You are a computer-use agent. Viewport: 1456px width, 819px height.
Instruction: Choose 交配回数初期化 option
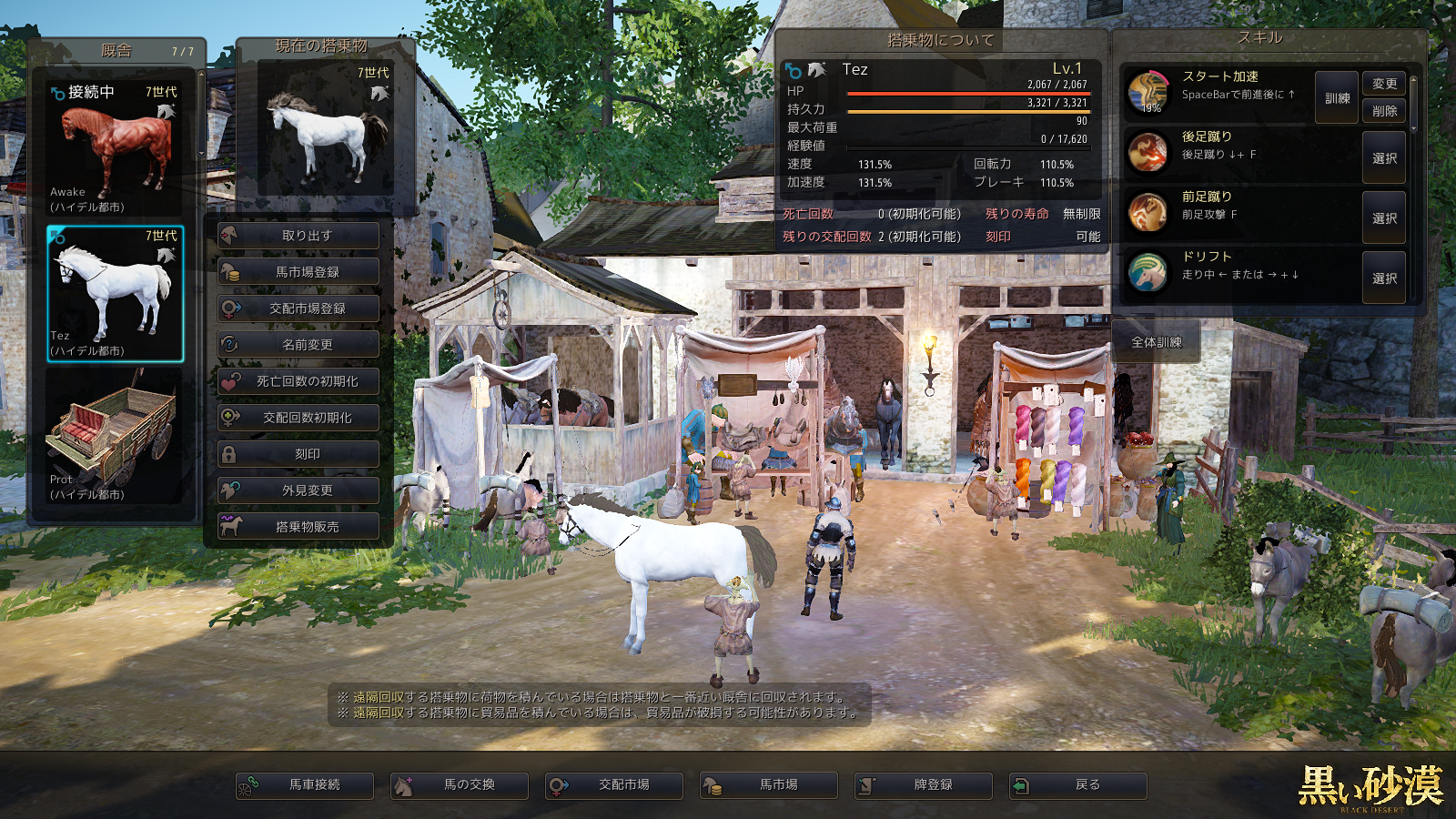pos(298,418)
